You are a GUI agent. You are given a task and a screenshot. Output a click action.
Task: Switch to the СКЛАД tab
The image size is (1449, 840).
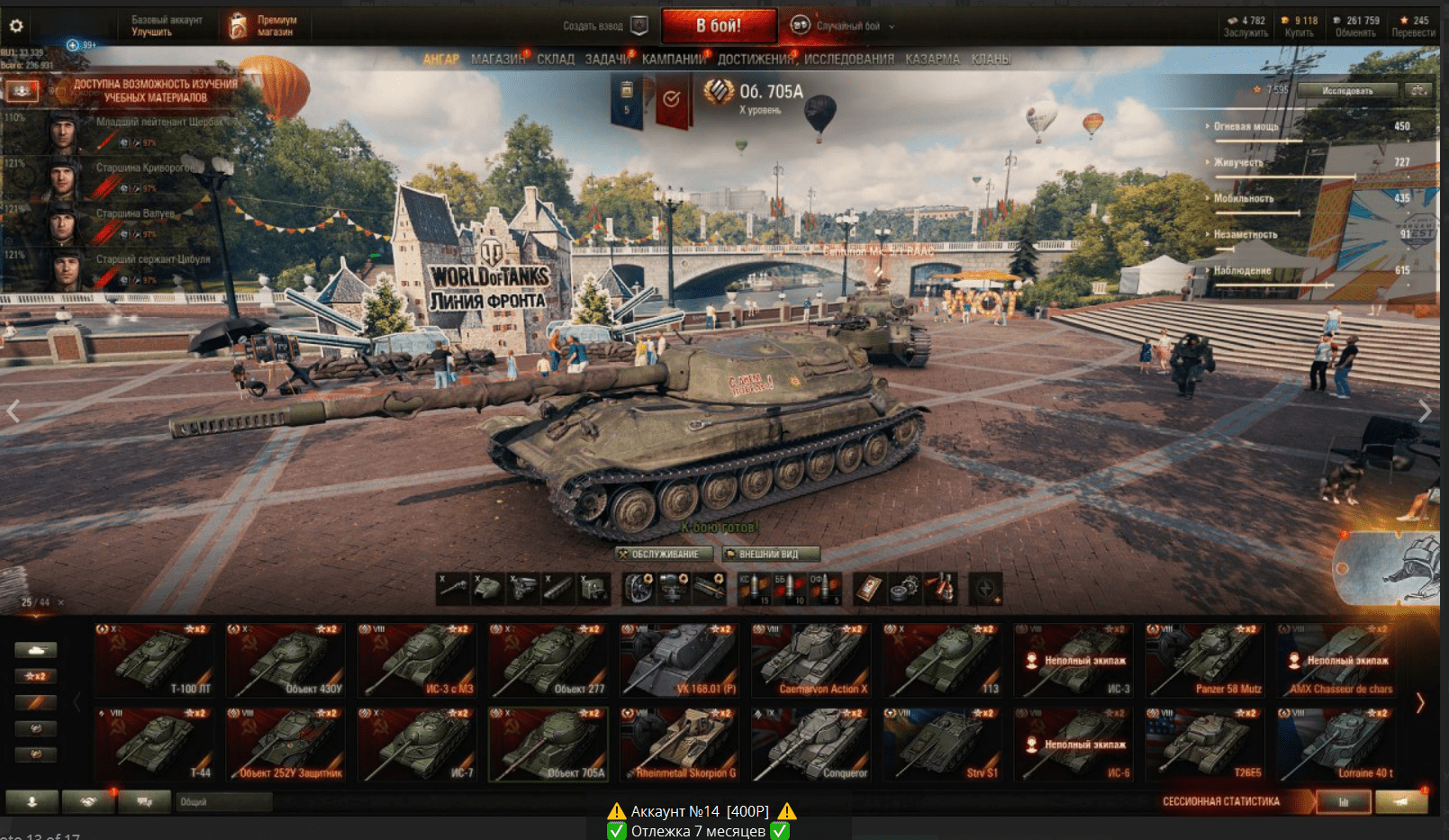click(x=556, y=59)
